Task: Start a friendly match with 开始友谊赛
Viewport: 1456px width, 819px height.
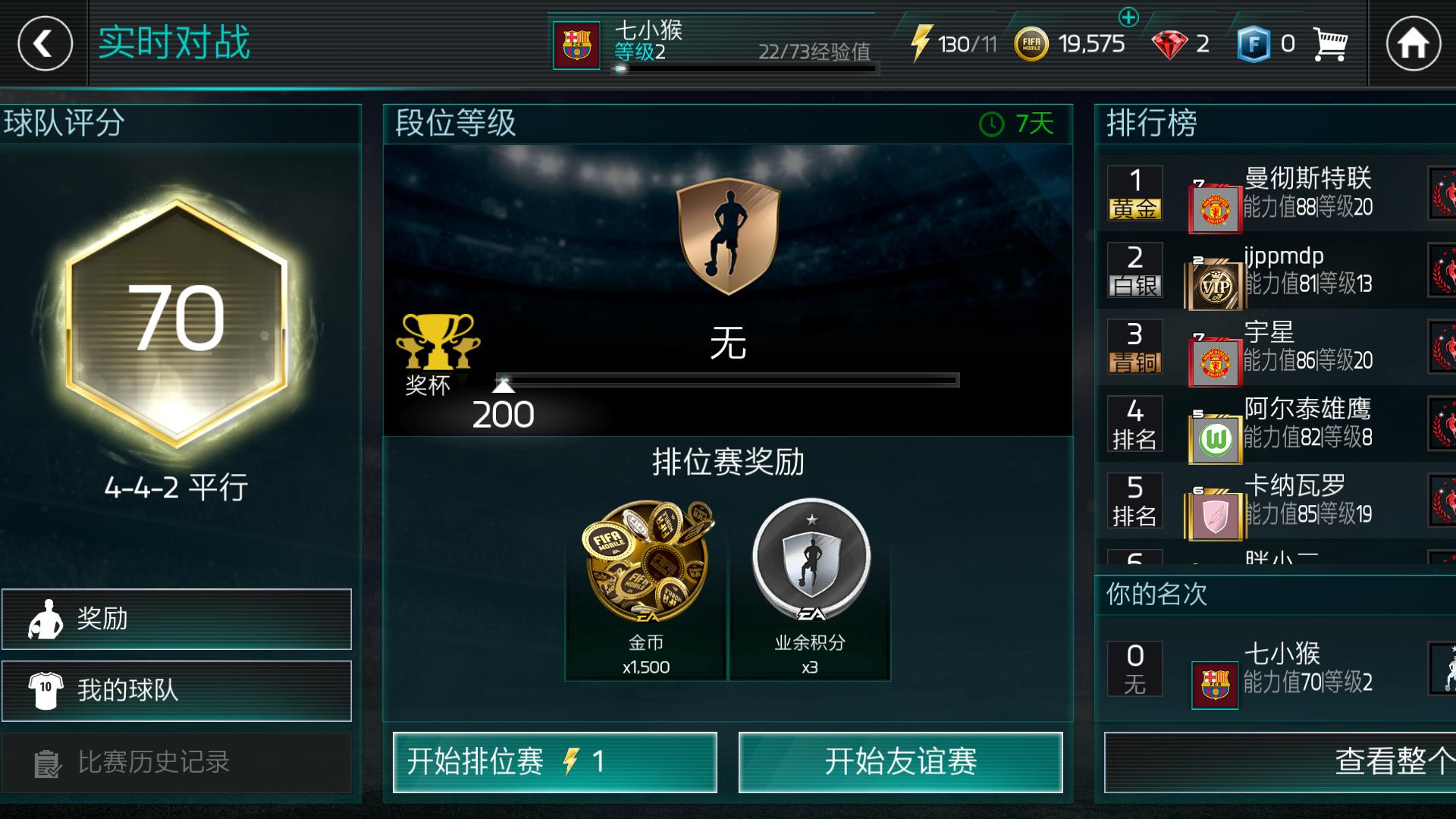Action: tap(901, 763)
